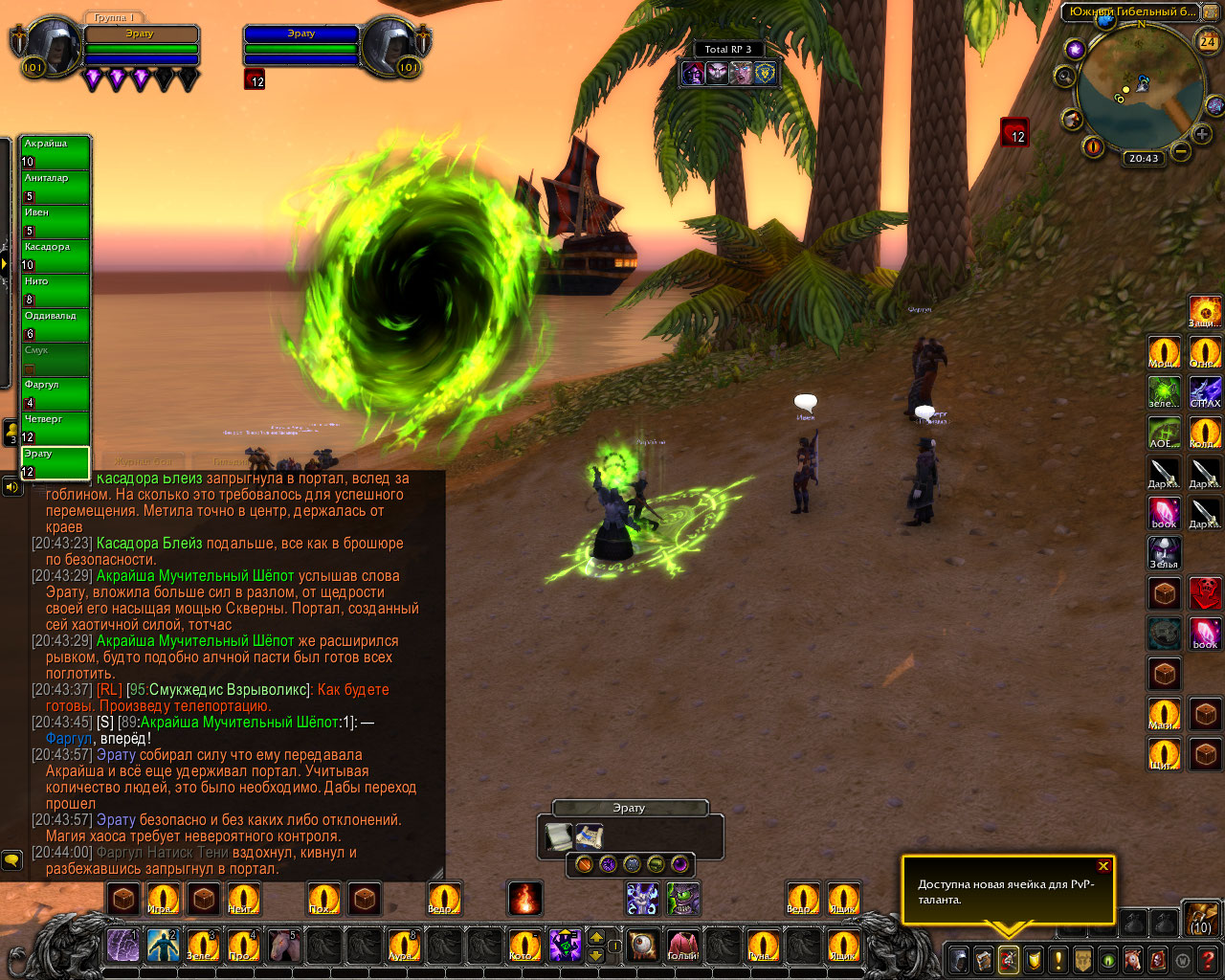Click the minimap terrain view
Viewport: 1225px width, 980px height.
[1140, 92]
